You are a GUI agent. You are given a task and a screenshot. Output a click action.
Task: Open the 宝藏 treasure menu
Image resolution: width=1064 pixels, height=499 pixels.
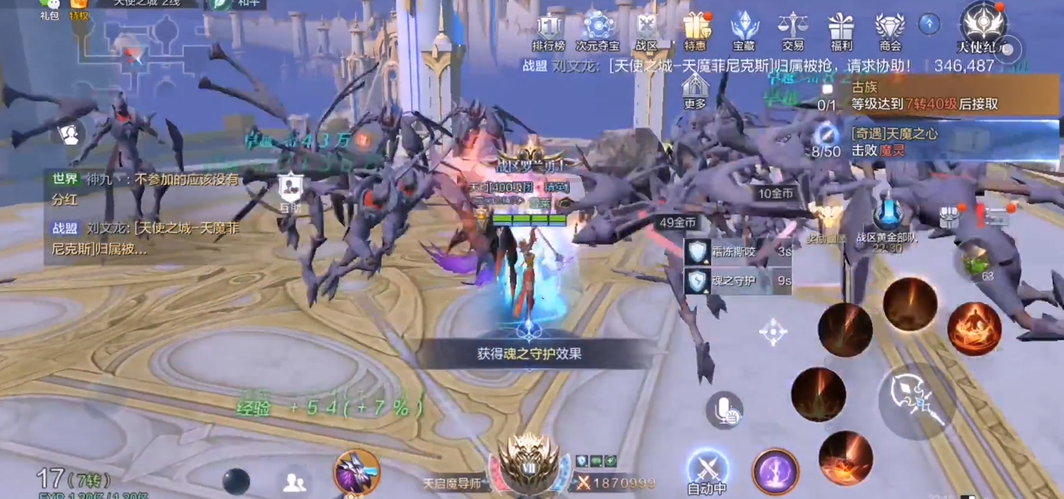tap(744, 30)
